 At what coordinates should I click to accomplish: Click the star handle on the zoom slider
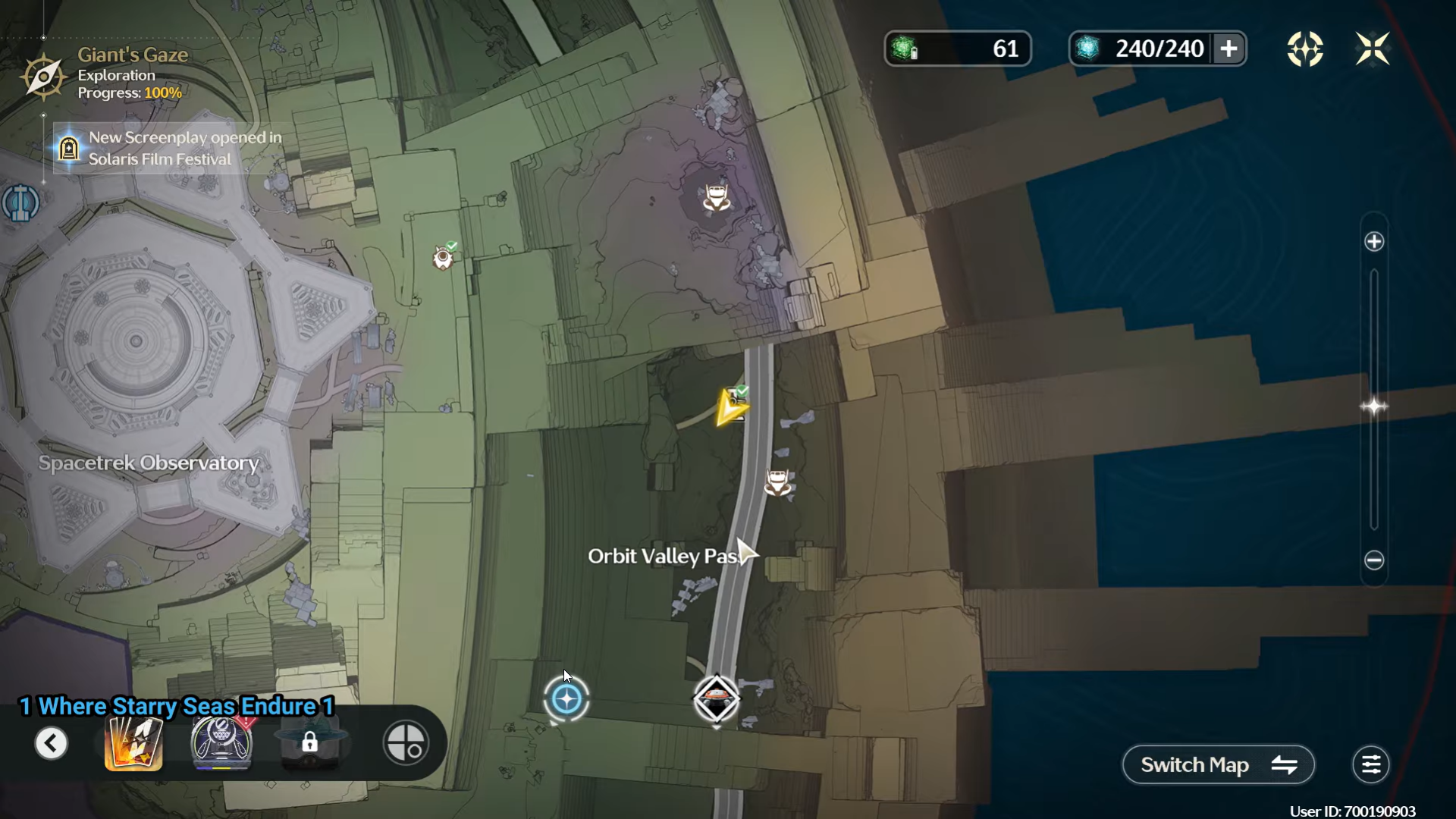tap(1374, 407)
